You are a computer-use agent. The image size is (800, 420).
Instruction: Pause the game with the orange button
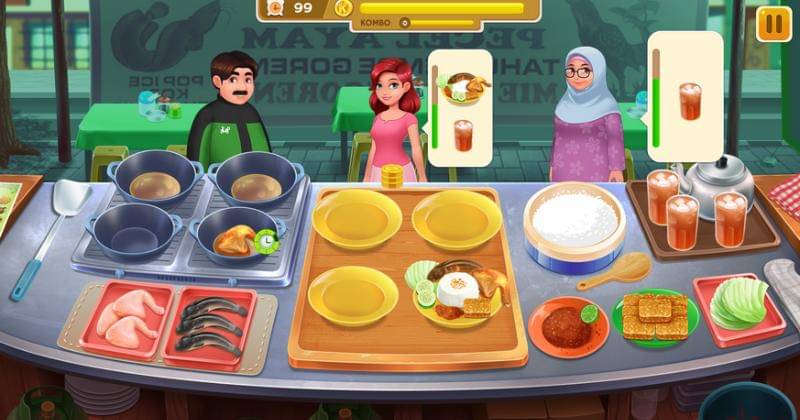(773, 22)
